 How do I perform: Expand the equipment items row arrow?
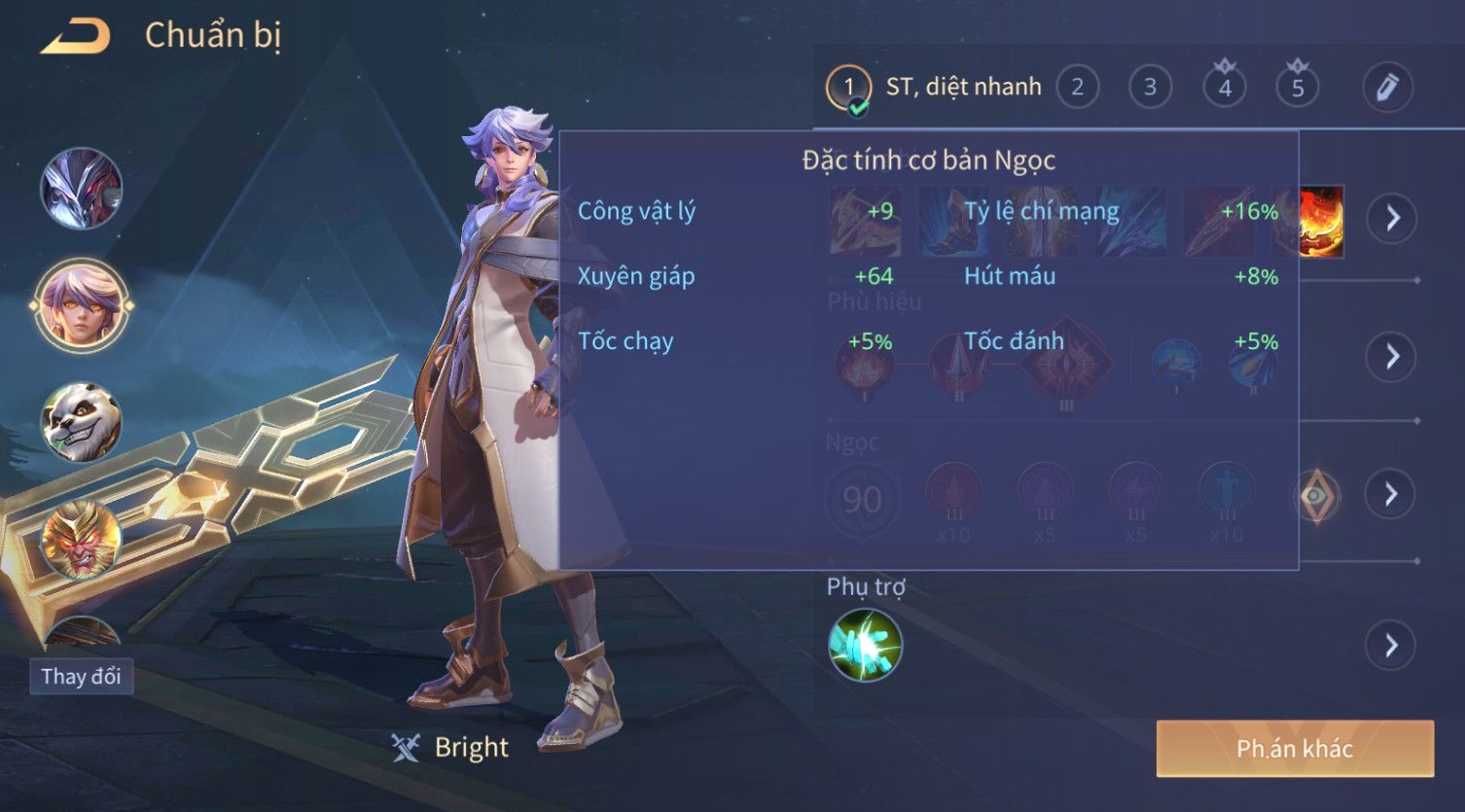[x=1391, y=218]
